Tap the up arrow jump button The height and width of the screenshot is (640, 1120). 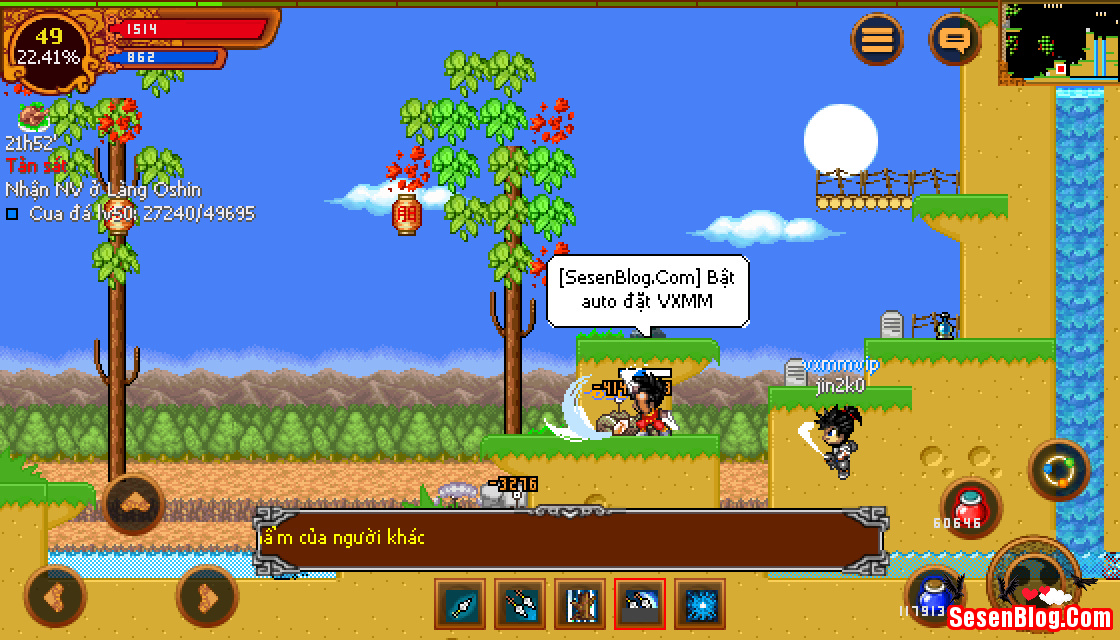[x=134, y=504]
